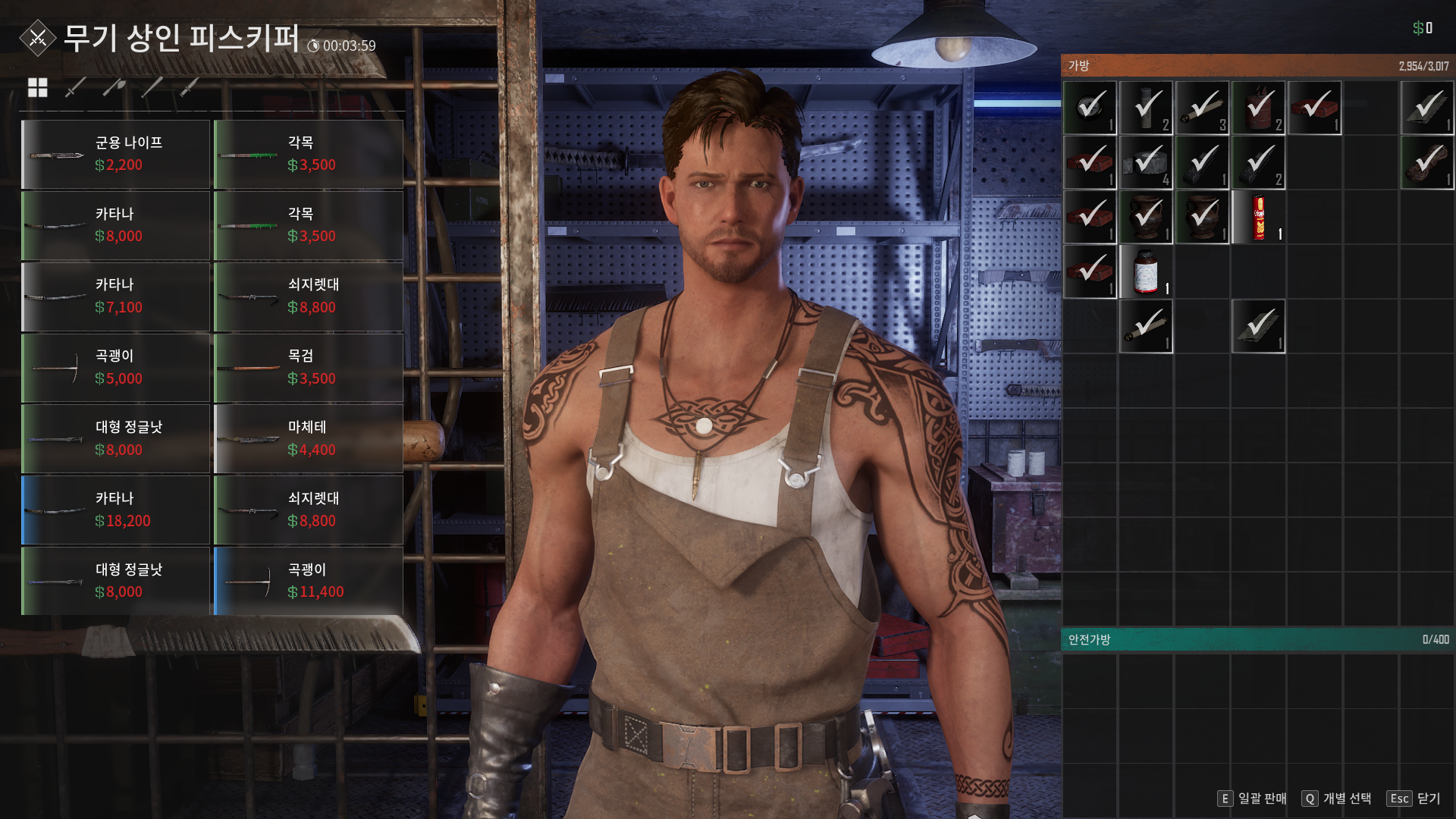Select the 카타나 priced at $7,100
The width and height of the screenshot is (1456, 819).
click(115, 297)
